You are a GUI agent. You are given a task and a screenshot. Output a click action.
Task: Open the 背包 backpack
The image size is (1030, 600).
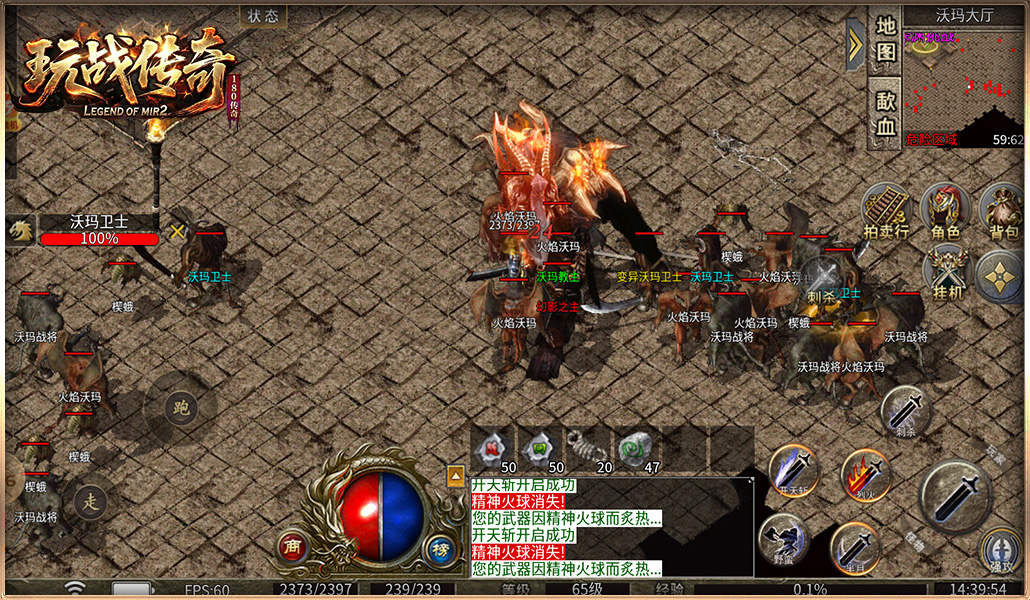coord(1002,212)
